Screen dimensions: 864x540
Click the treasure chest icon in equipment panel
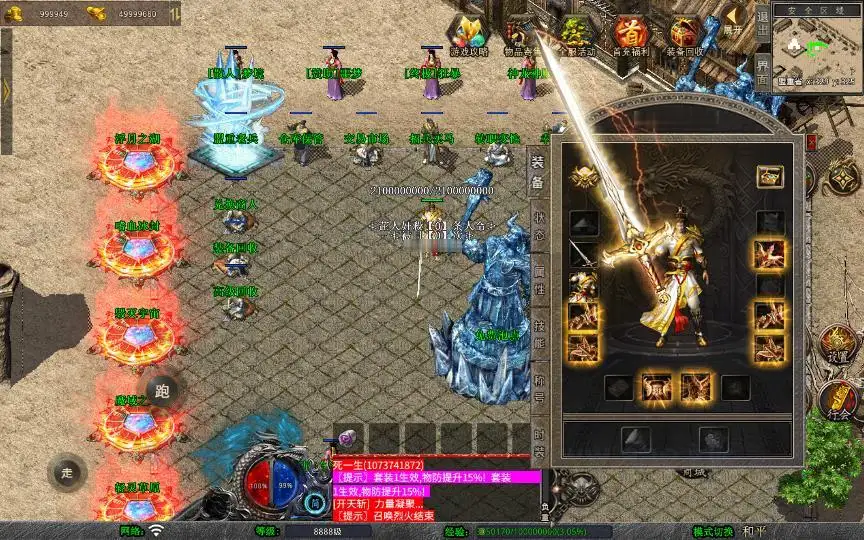coord(769,177)
